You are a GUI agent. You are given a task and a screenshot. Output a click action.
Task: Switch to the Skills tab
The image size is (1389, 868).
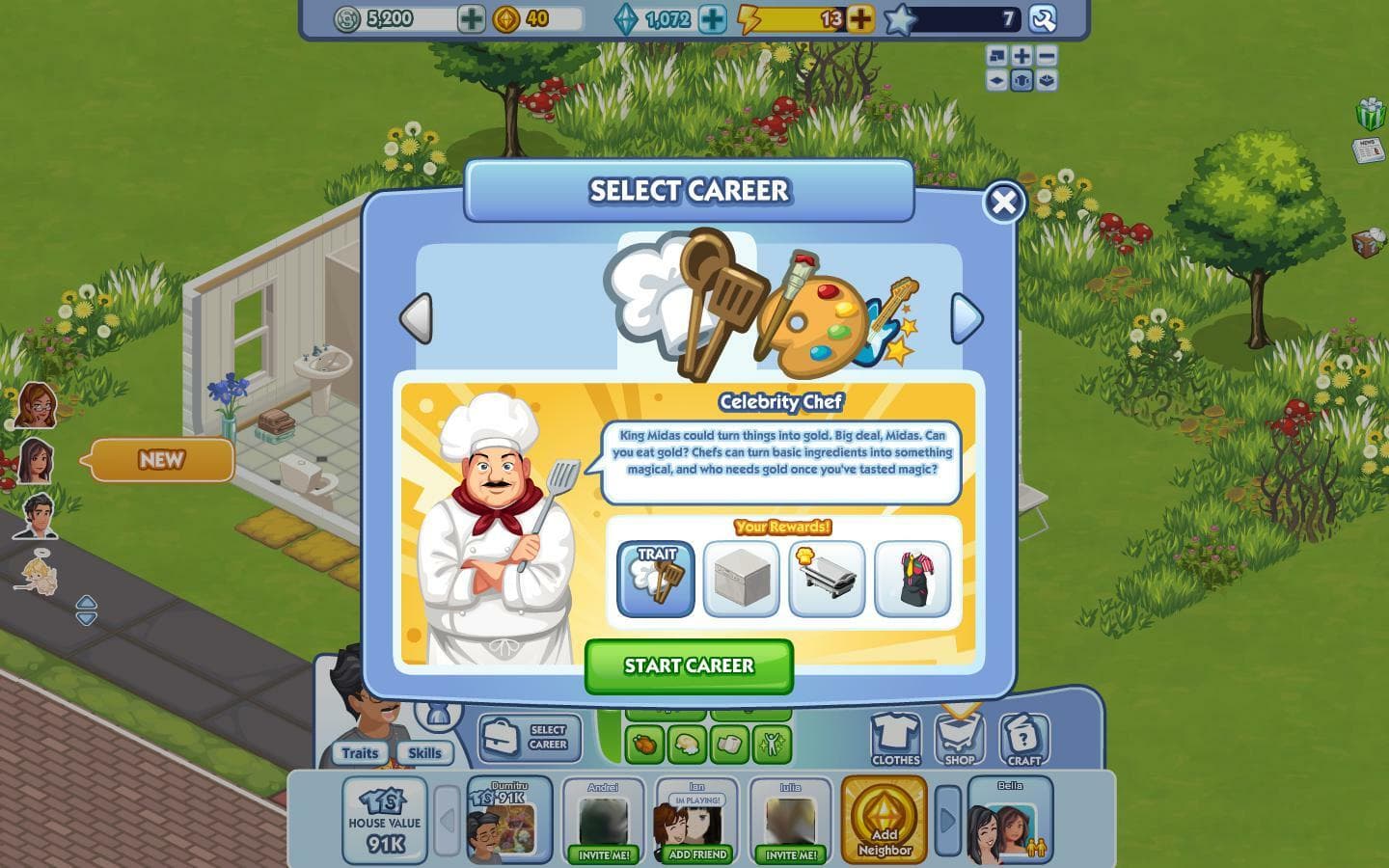pos(425,753)
